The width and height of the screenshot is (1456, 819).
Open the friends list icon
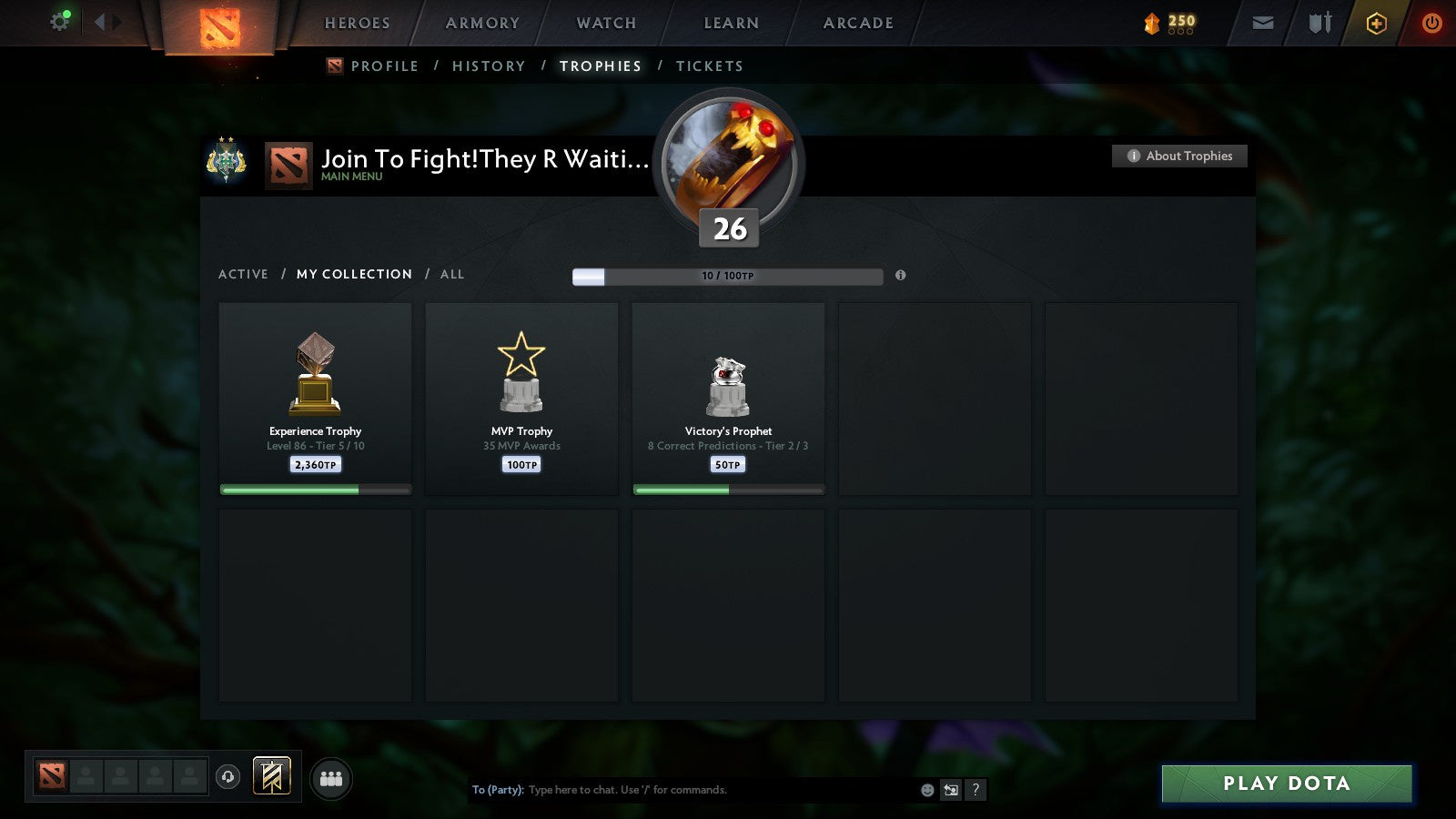coord(332,775)
